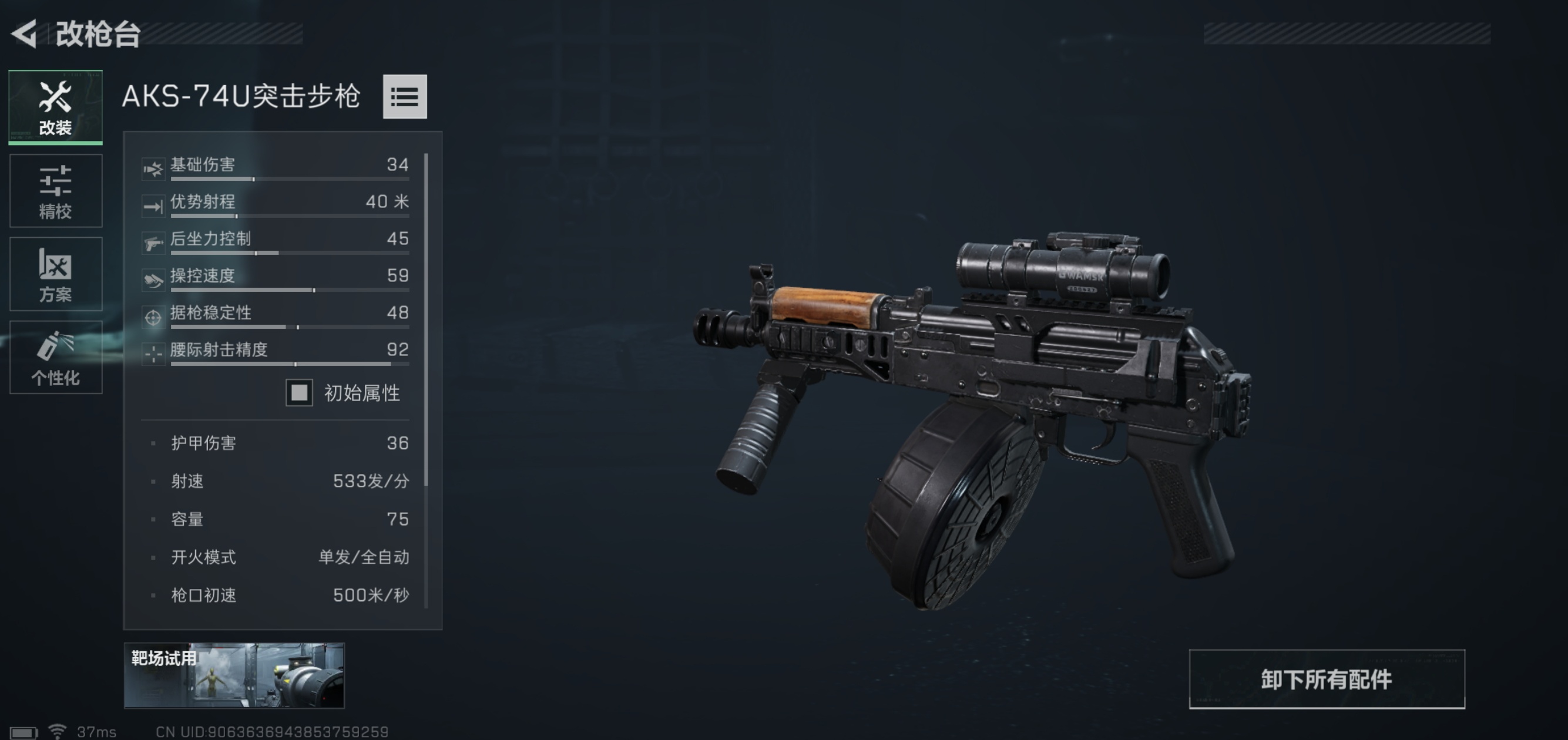This screenshot has width=1568, height=740.
Task: Click the stats panel vertical scrollbar
Action: click(426, 319)
